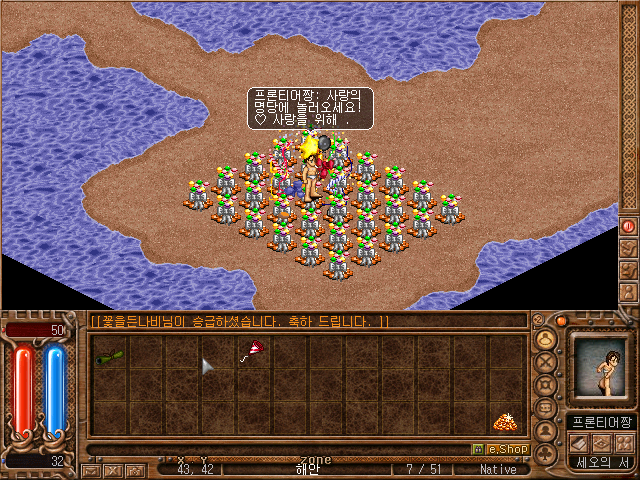The width and height of the screenshot is (640, 480).
Task: Click the small X button in bottom-left bar
Action: click(112, 469)
